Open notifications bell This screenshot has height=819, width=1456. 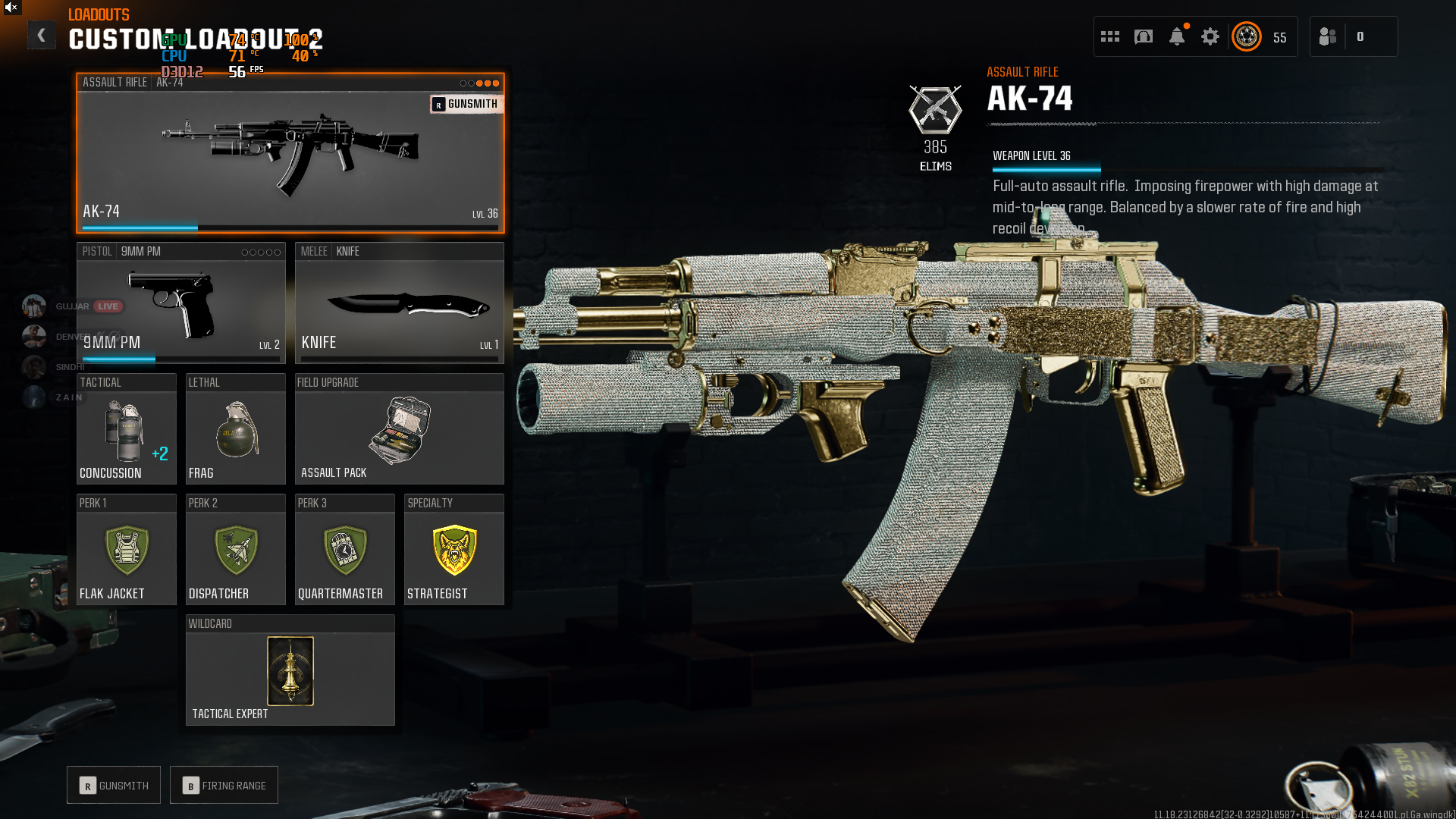coord(1177,36)
